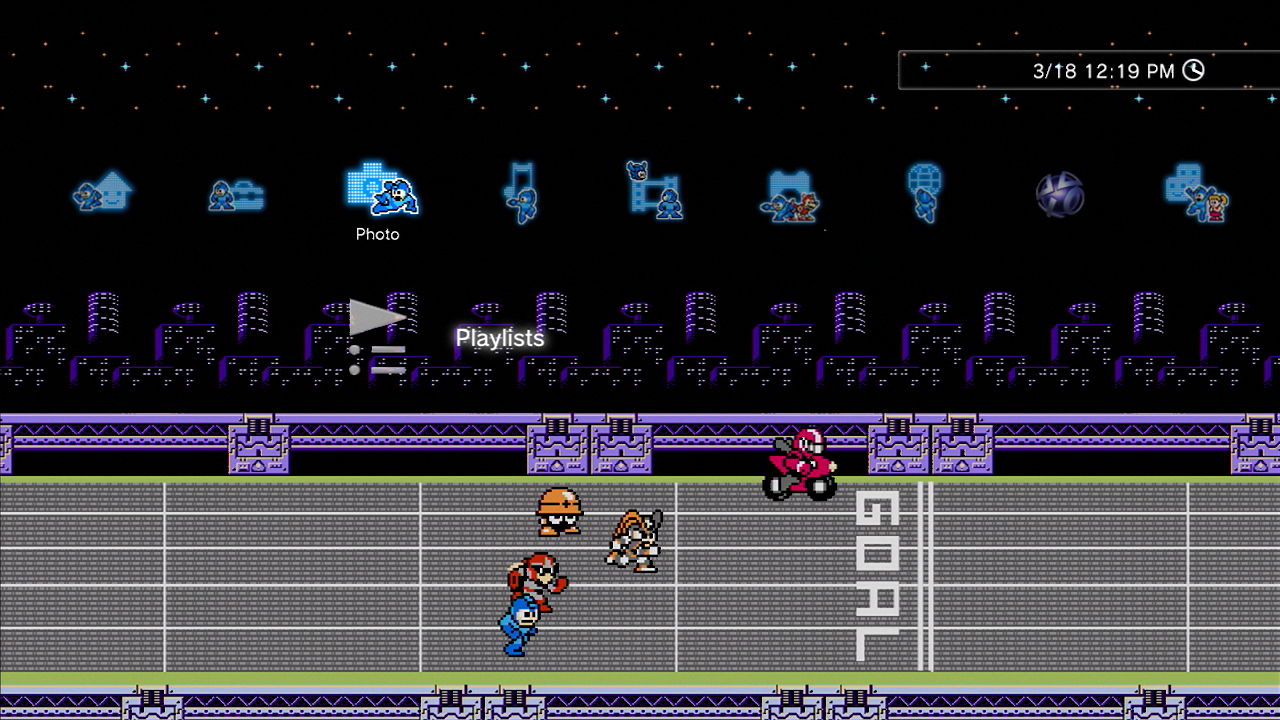Select the Settings toolbox icon

[236, 194]
